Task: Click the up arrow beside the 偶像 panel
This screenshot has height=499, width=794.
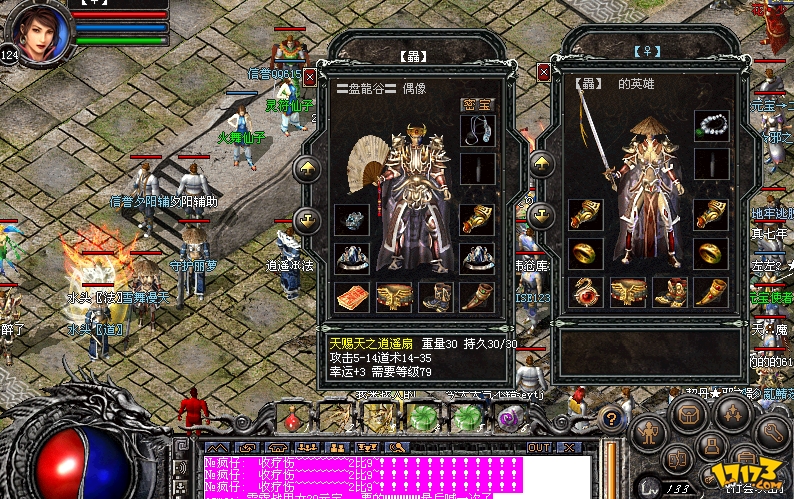Action: [x=308, y=168]
